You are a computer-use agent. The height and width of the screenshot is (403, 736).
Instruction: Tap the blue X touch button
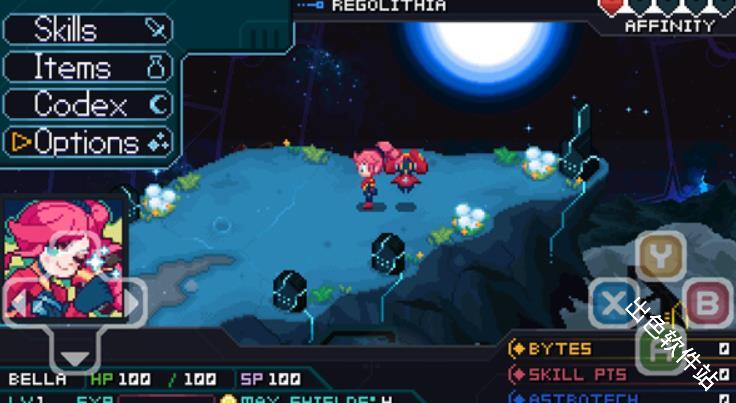[x=613, y=303]
